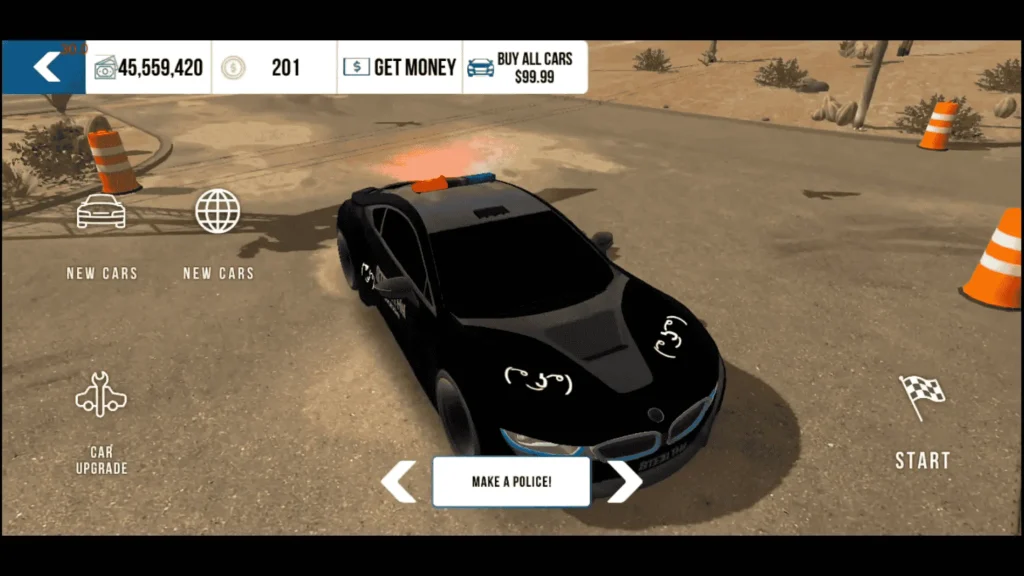Go back with the top-left arrow

(x=46, y=67)
